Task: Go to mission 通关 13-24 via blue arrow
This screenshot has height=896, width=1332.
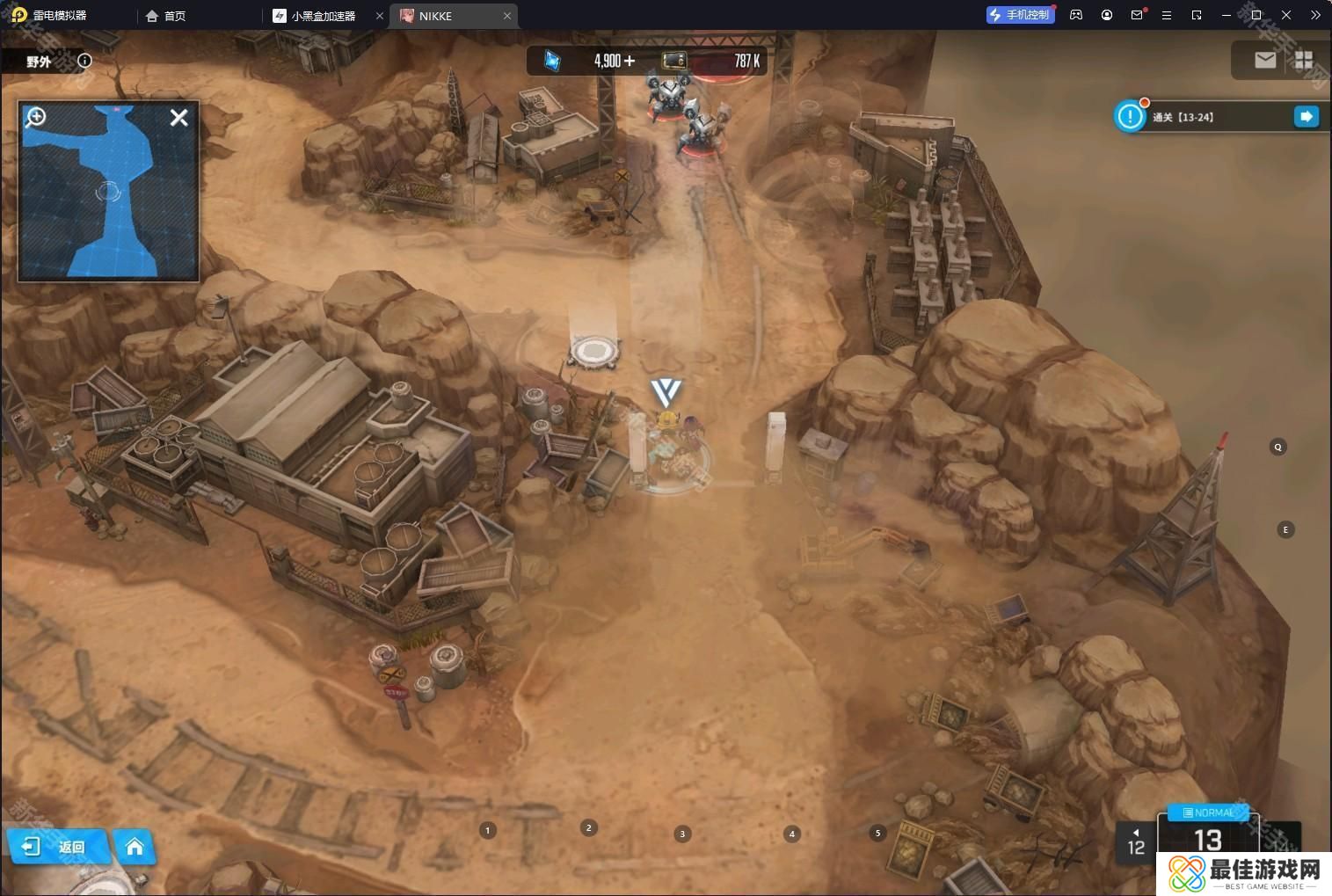Action: pos(1307,117)
